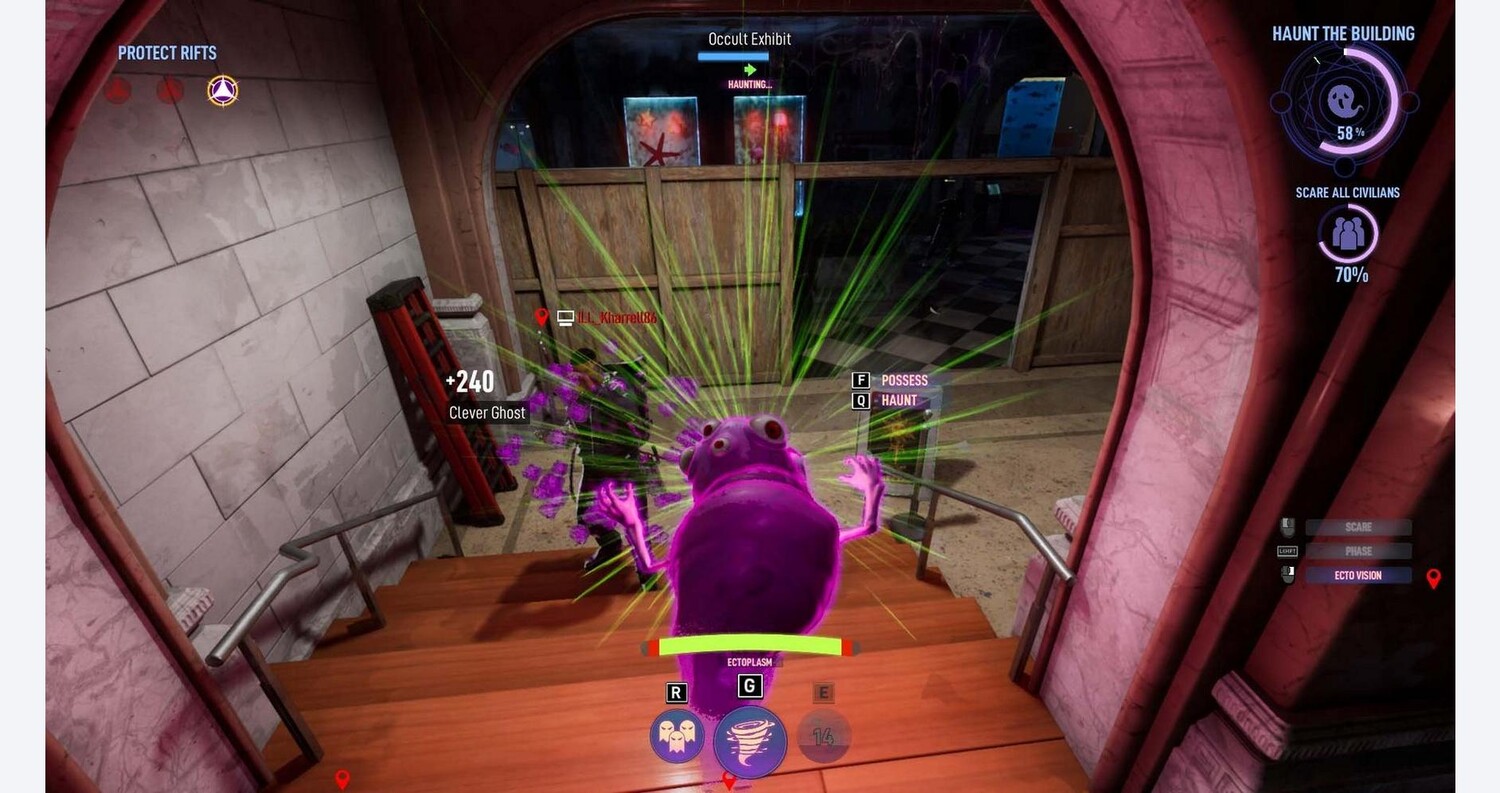
Task: Click the Protect Rifts objective title
Action: point(167,53)
